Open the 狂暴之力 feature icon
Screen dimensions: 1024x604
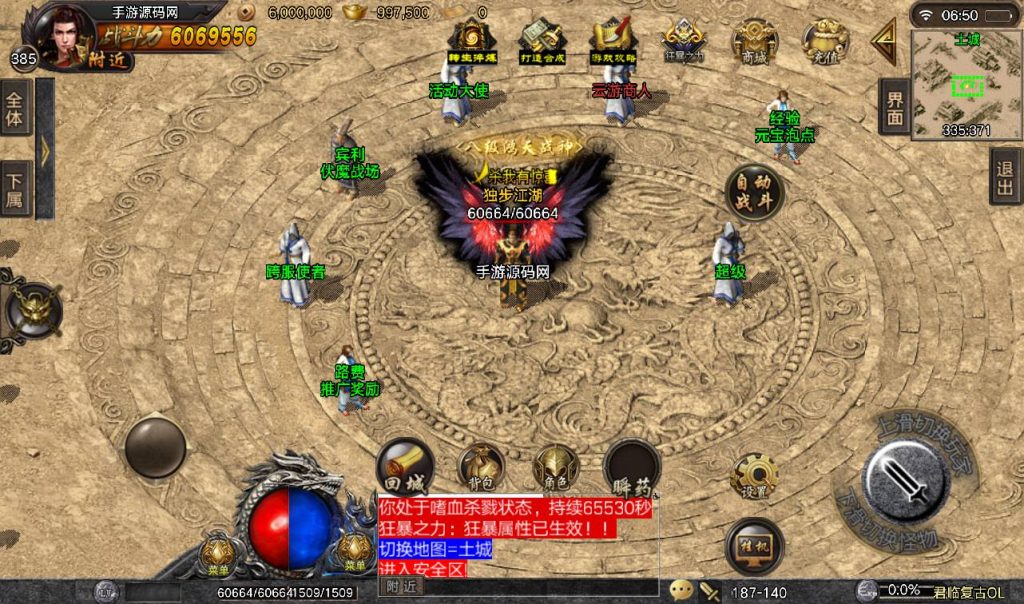click(x=684, y=40)
